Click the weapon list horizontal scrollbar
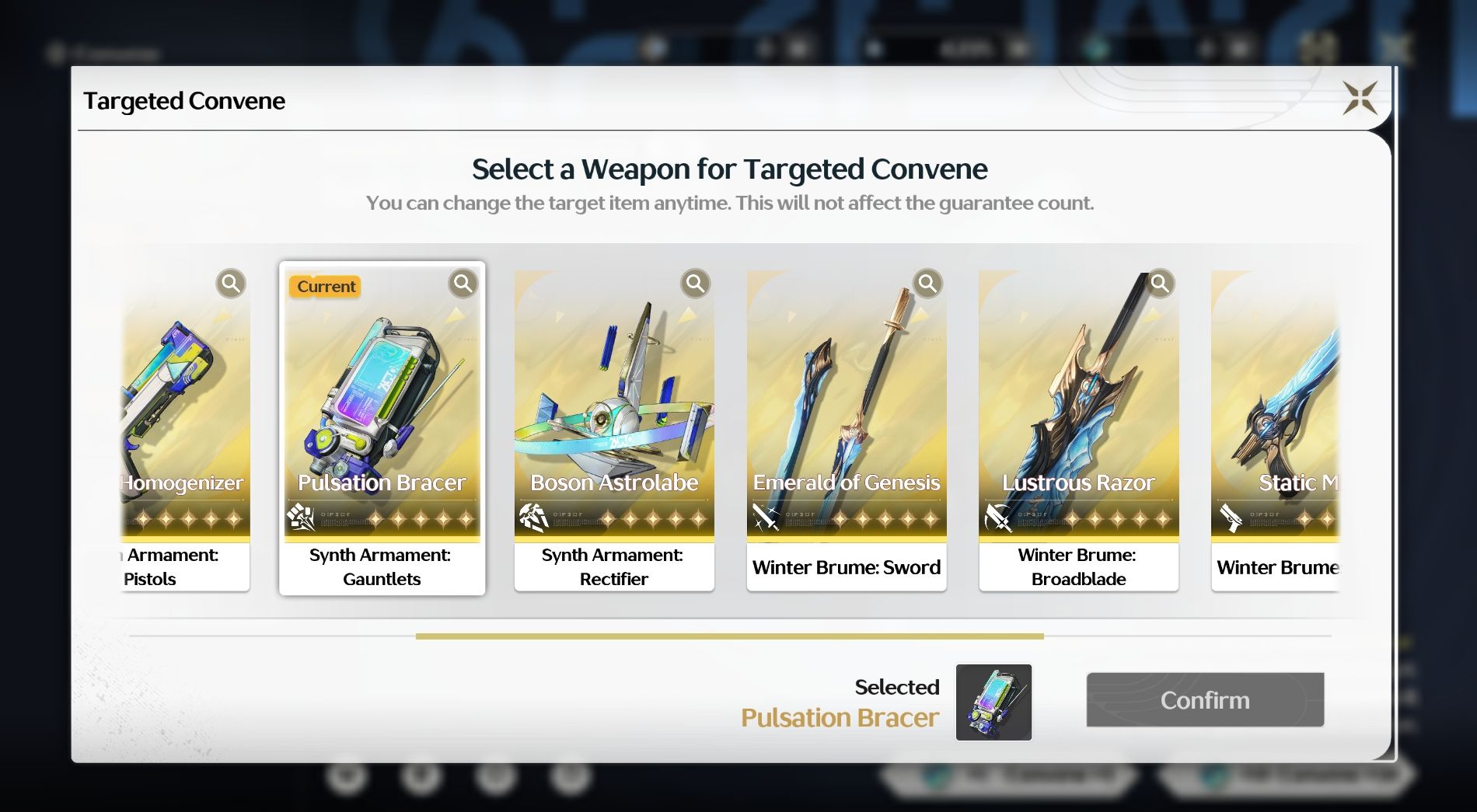This screenshot has height=812, width=1477. click(x=729, y=636)
